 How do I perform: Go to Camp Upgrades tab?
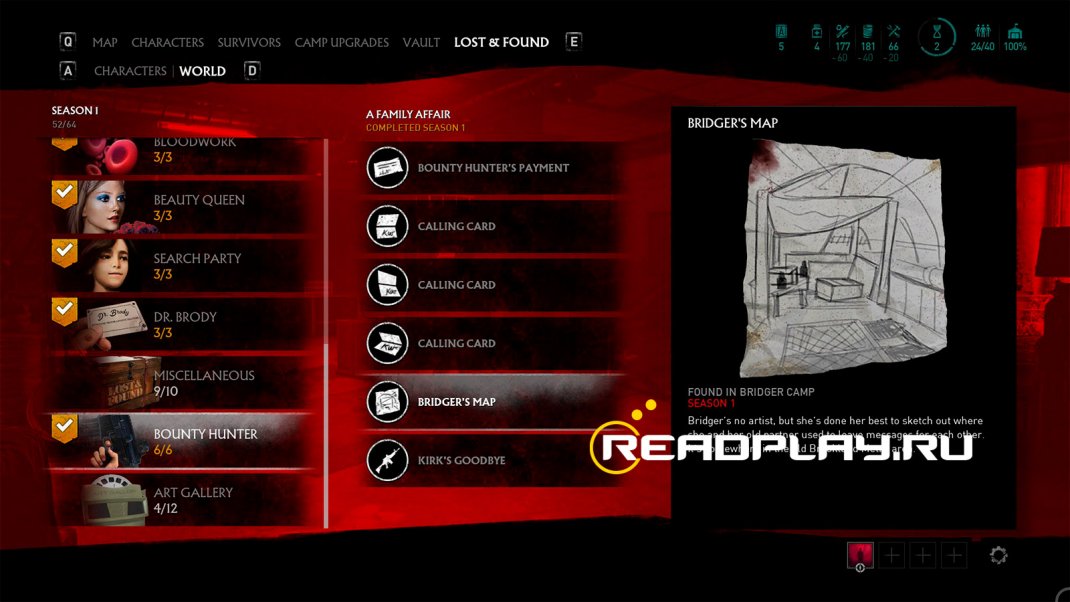pyautogui.click(x=341, y=43)
